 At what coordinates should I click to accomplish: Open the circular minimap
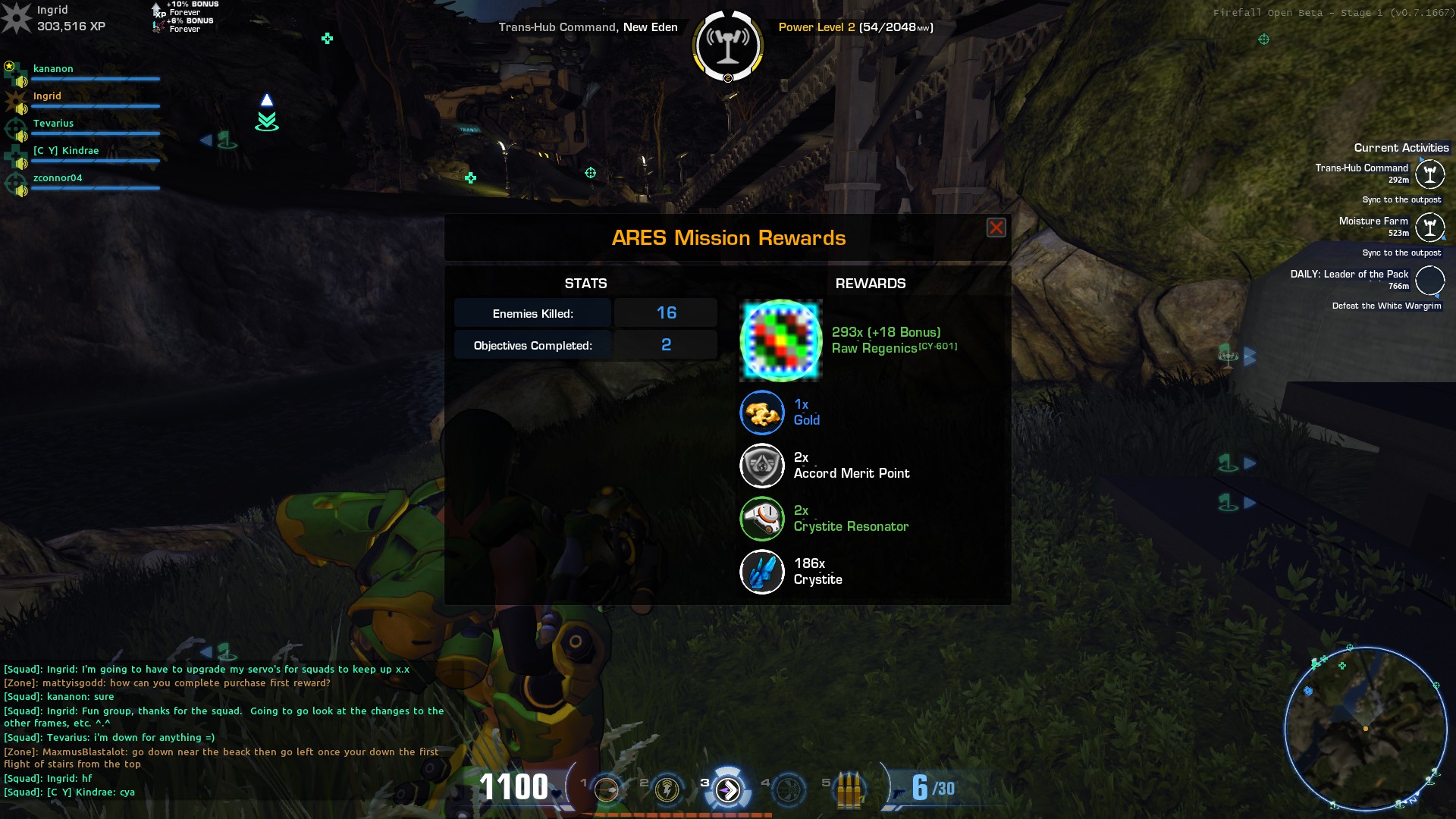coord(1365,728)
